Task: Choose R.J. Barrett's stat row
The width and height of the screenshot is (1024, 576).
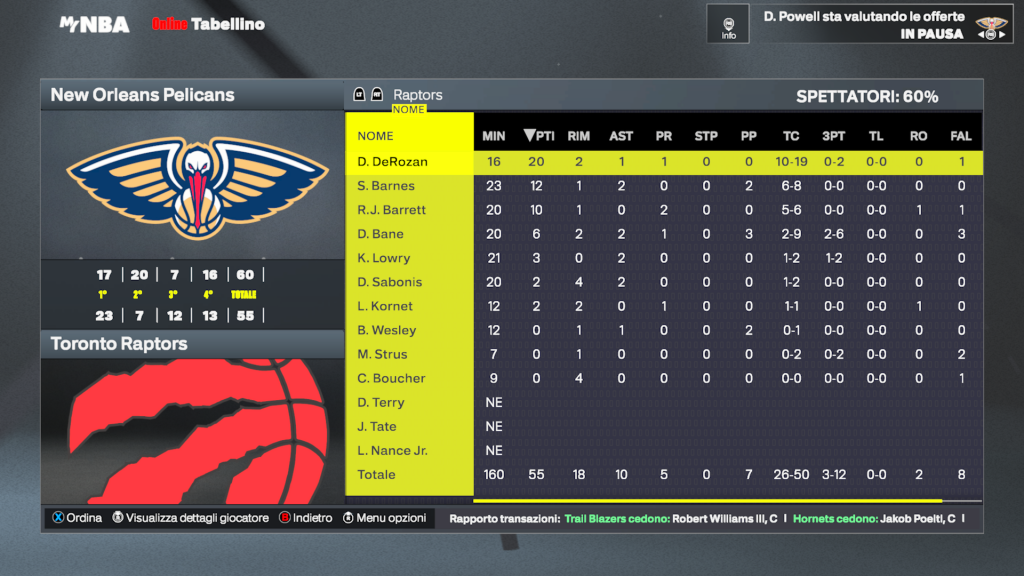Action: coord(392,210)
